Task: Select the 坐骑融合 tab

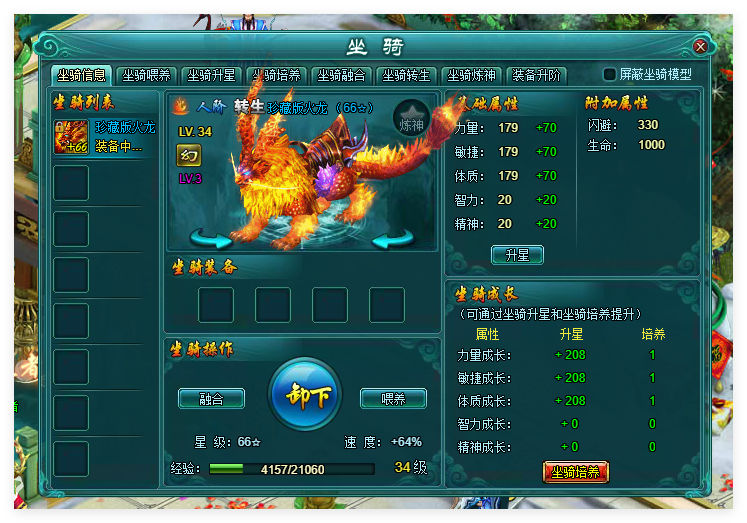Action: (x=342, y=75)
